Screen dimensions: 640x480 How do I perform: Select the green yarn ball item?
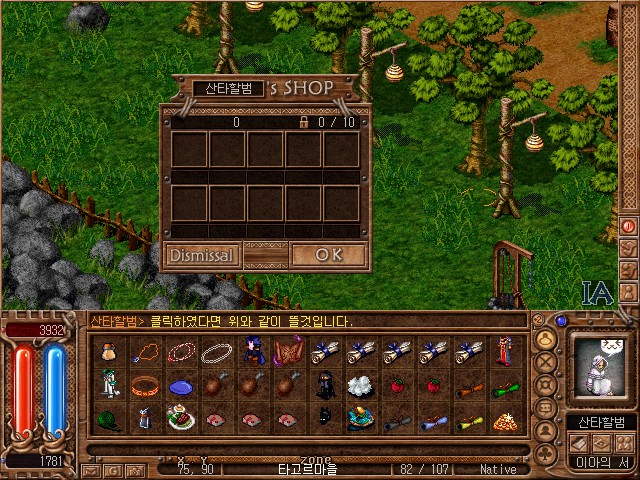coord(112,420)
